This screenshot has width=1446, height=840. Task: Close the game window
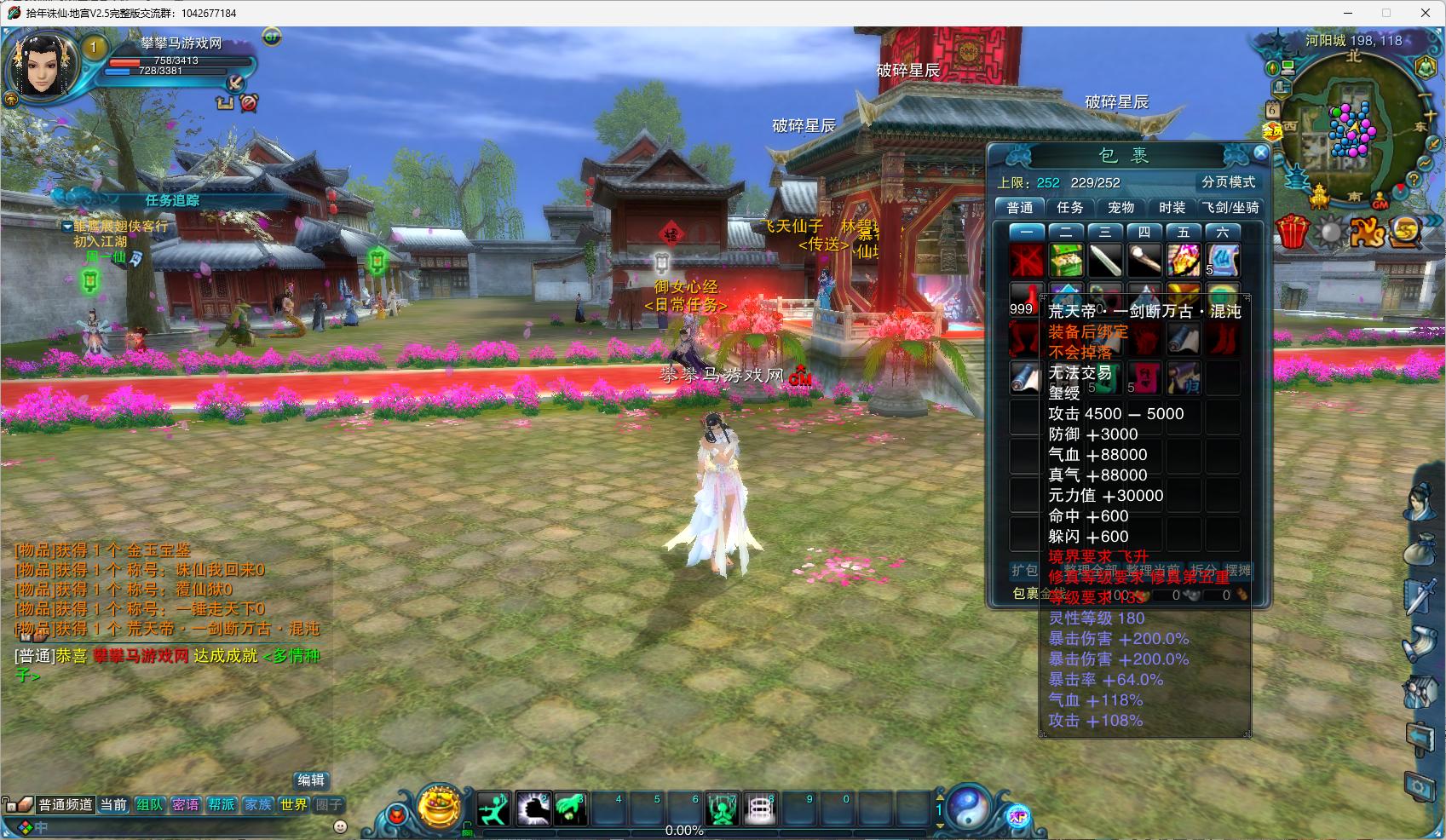(x=1425, y=13)
